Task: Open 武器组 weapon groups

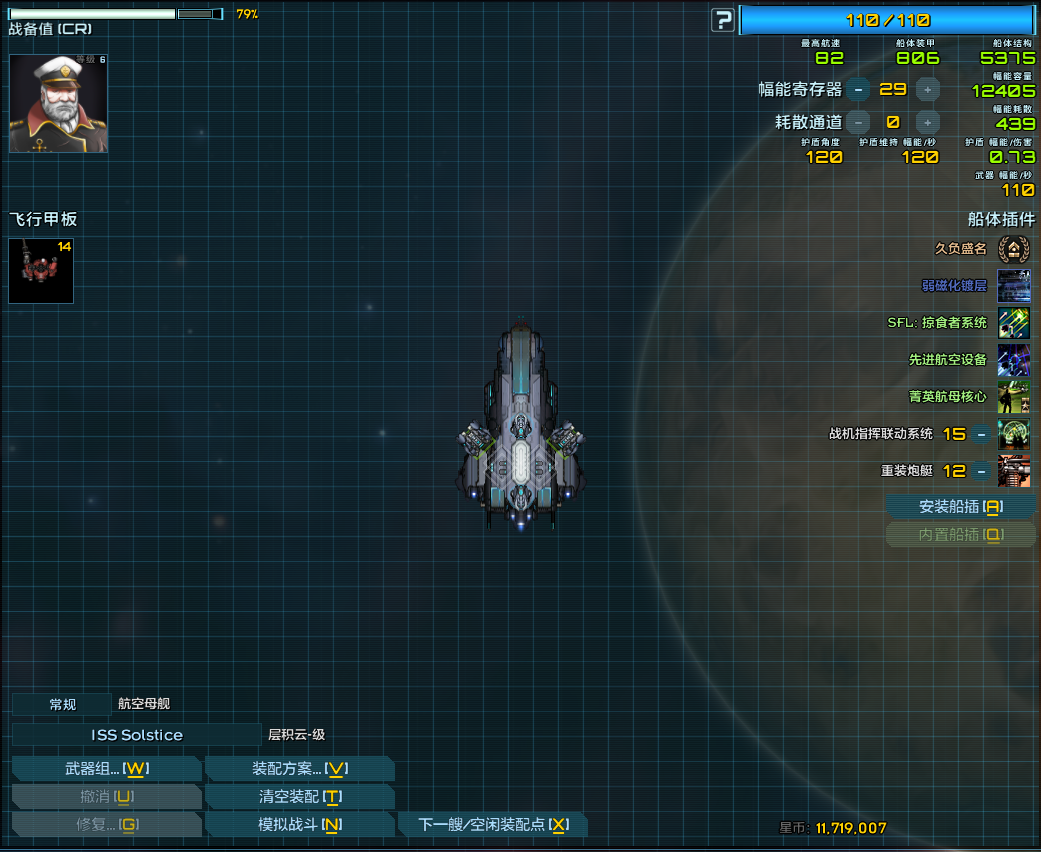Action: (x=106, y=769)
